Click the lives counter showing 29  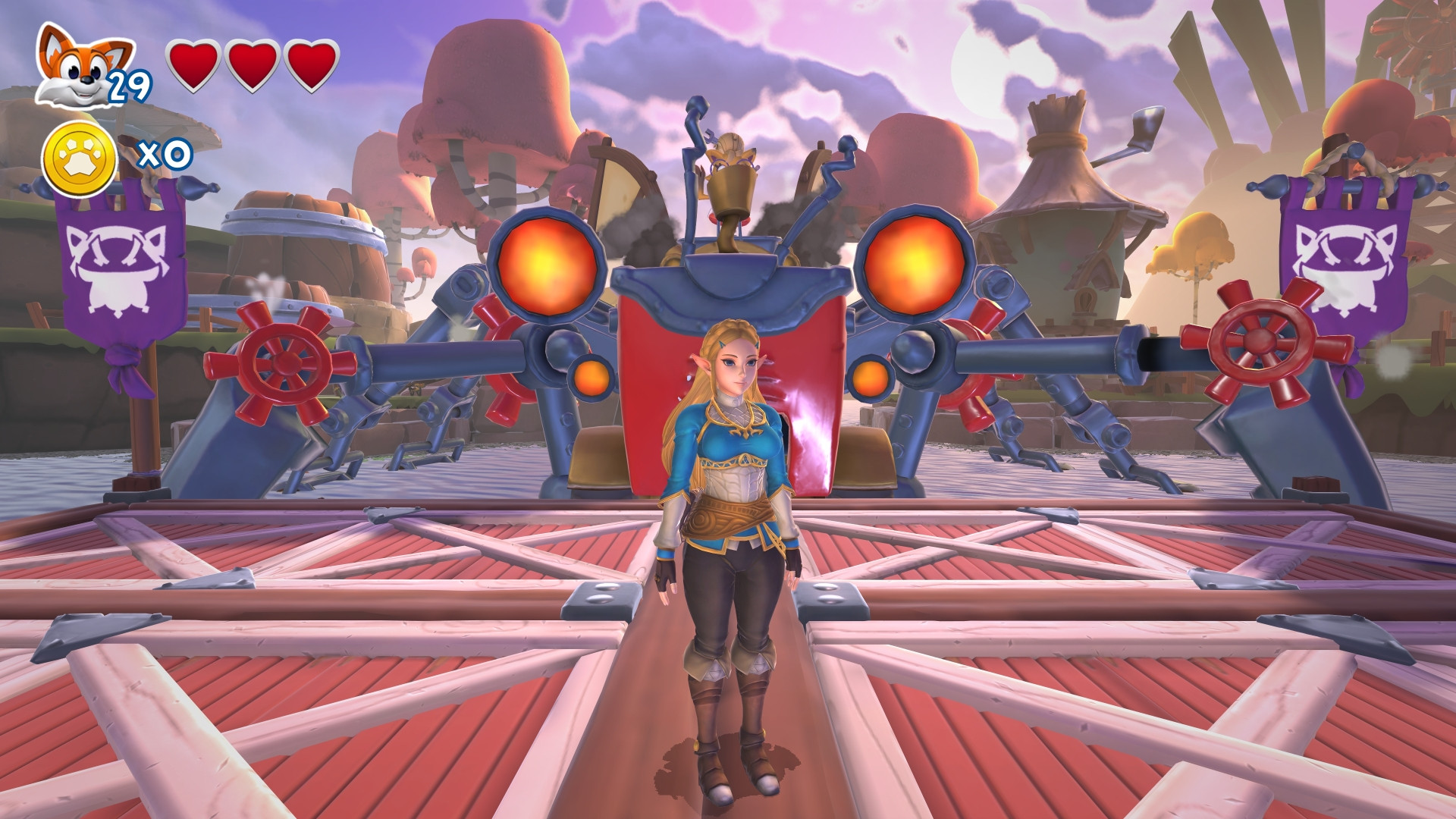[x=131, y=87]
